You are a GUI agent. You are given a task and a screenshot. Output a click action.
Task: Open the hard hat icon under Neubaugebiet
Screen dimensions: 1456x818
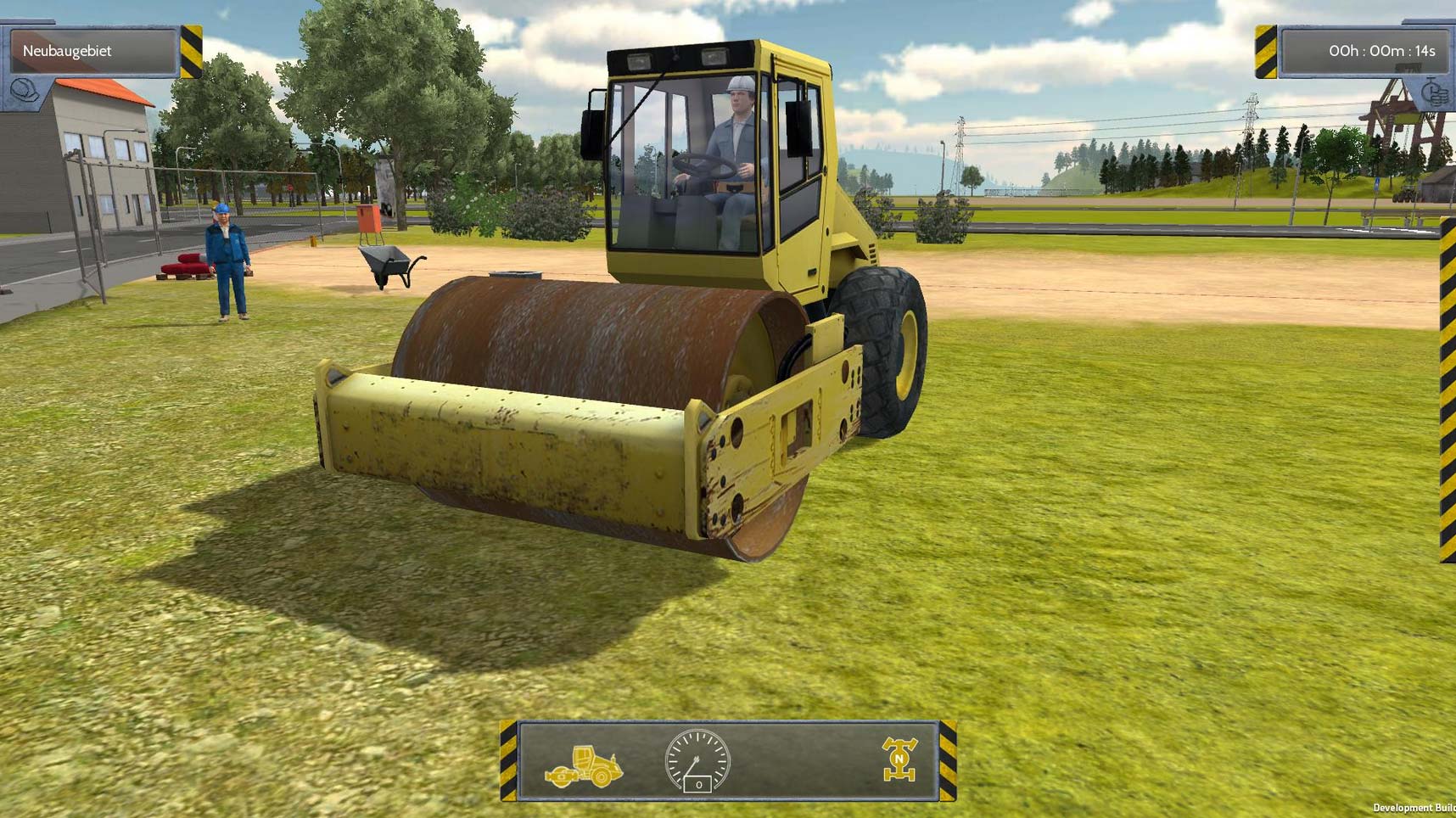24,90
